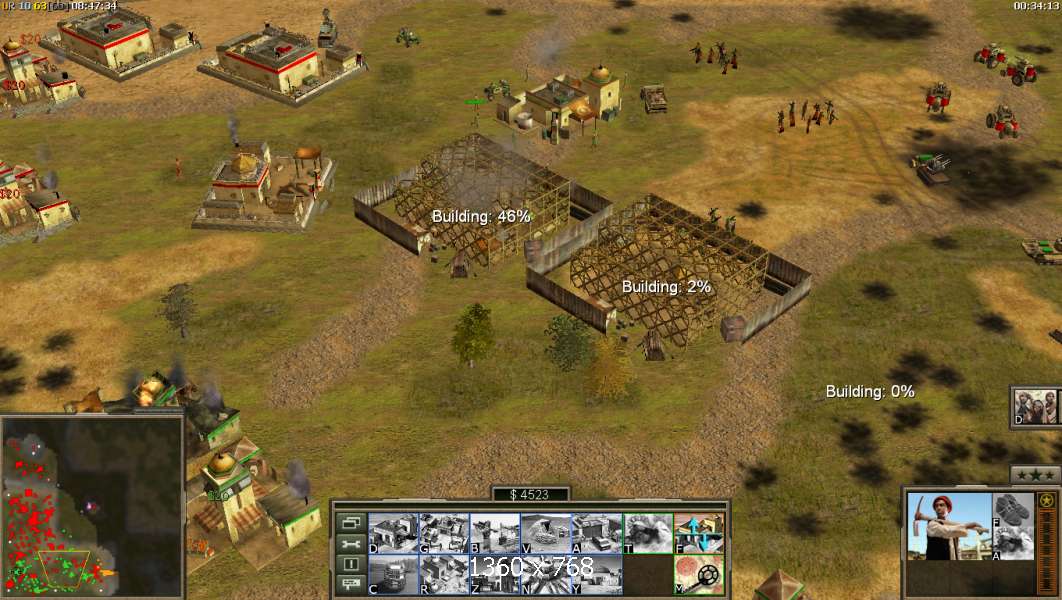Select the build option labeled B

(495, 533)
